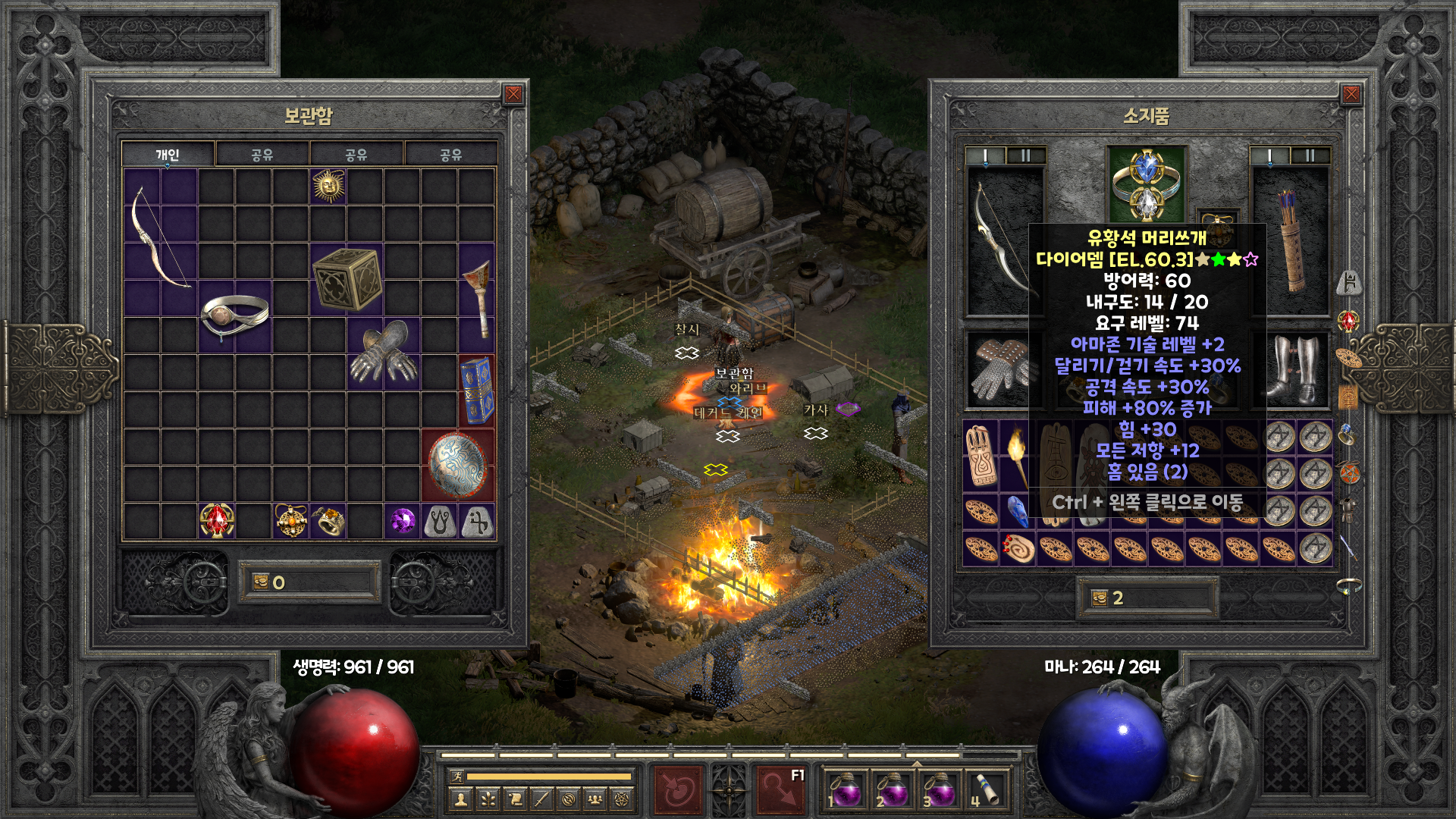Click the equipped diadem helmet slot
The image size is (1456, 819).
click(x=1146, y=184)
